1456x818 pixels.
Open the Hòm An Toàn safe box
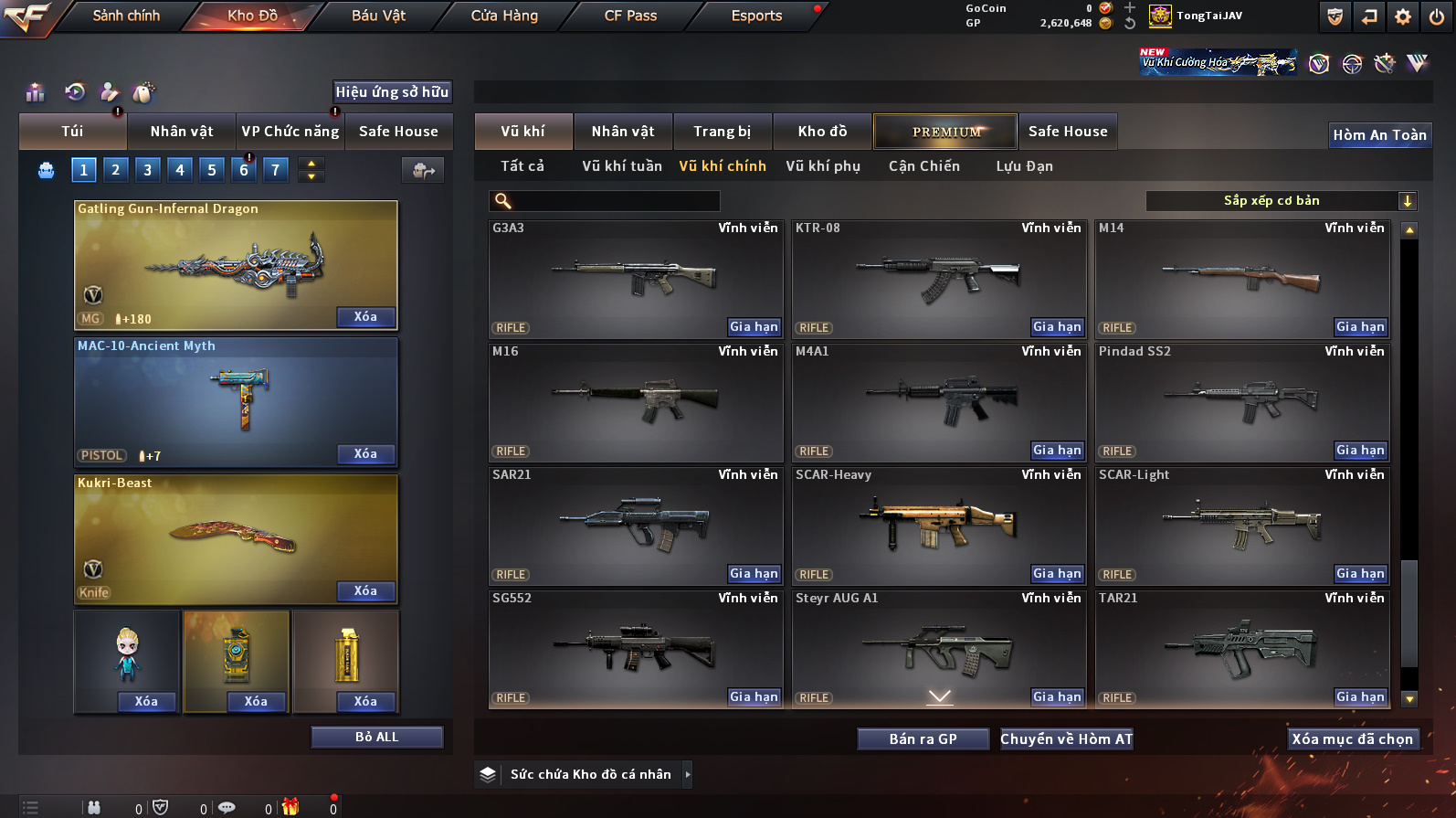click(x=1378, y=135)
